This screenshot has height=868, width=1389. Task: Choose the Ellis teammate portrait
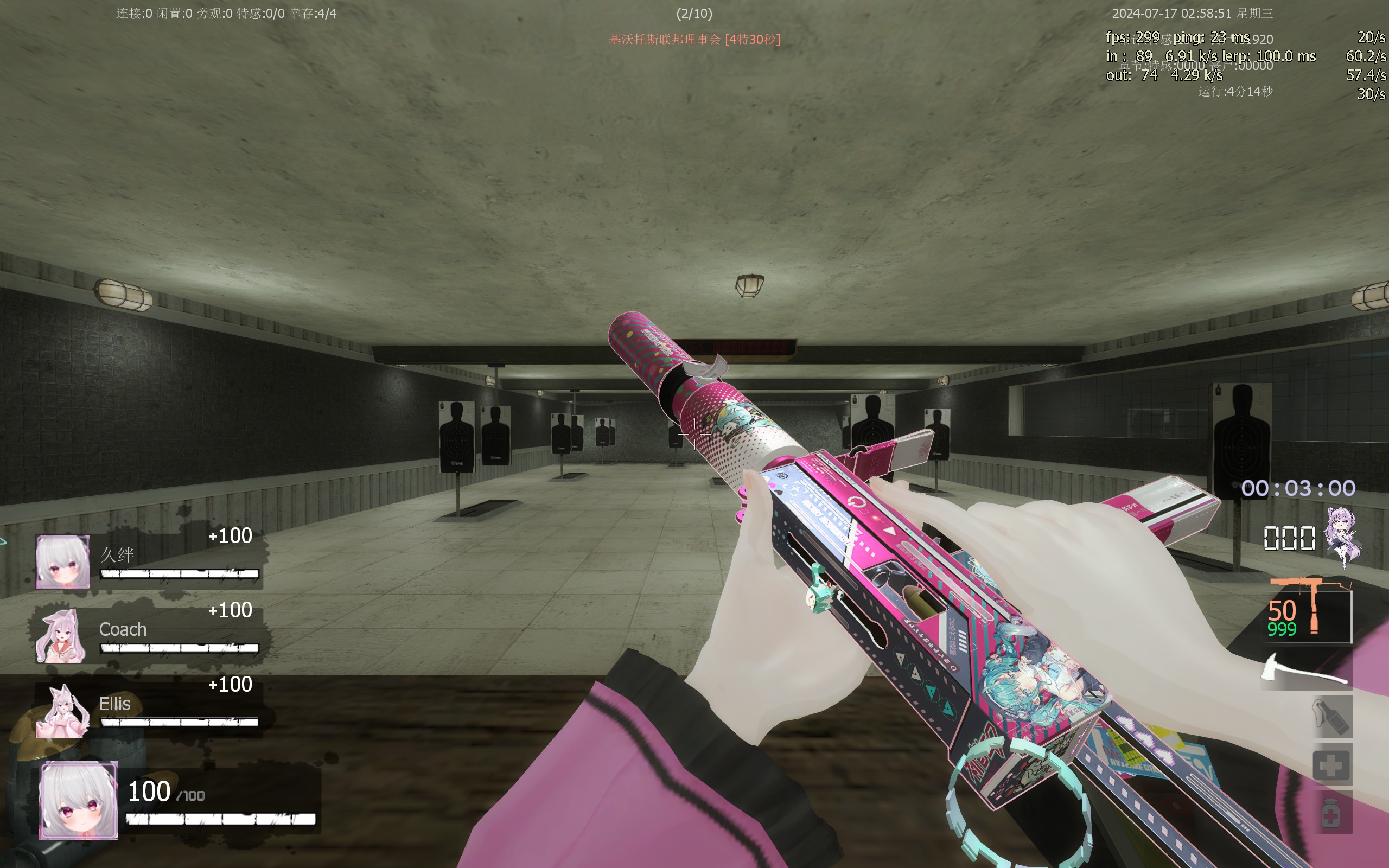click(x=62, y=711)
